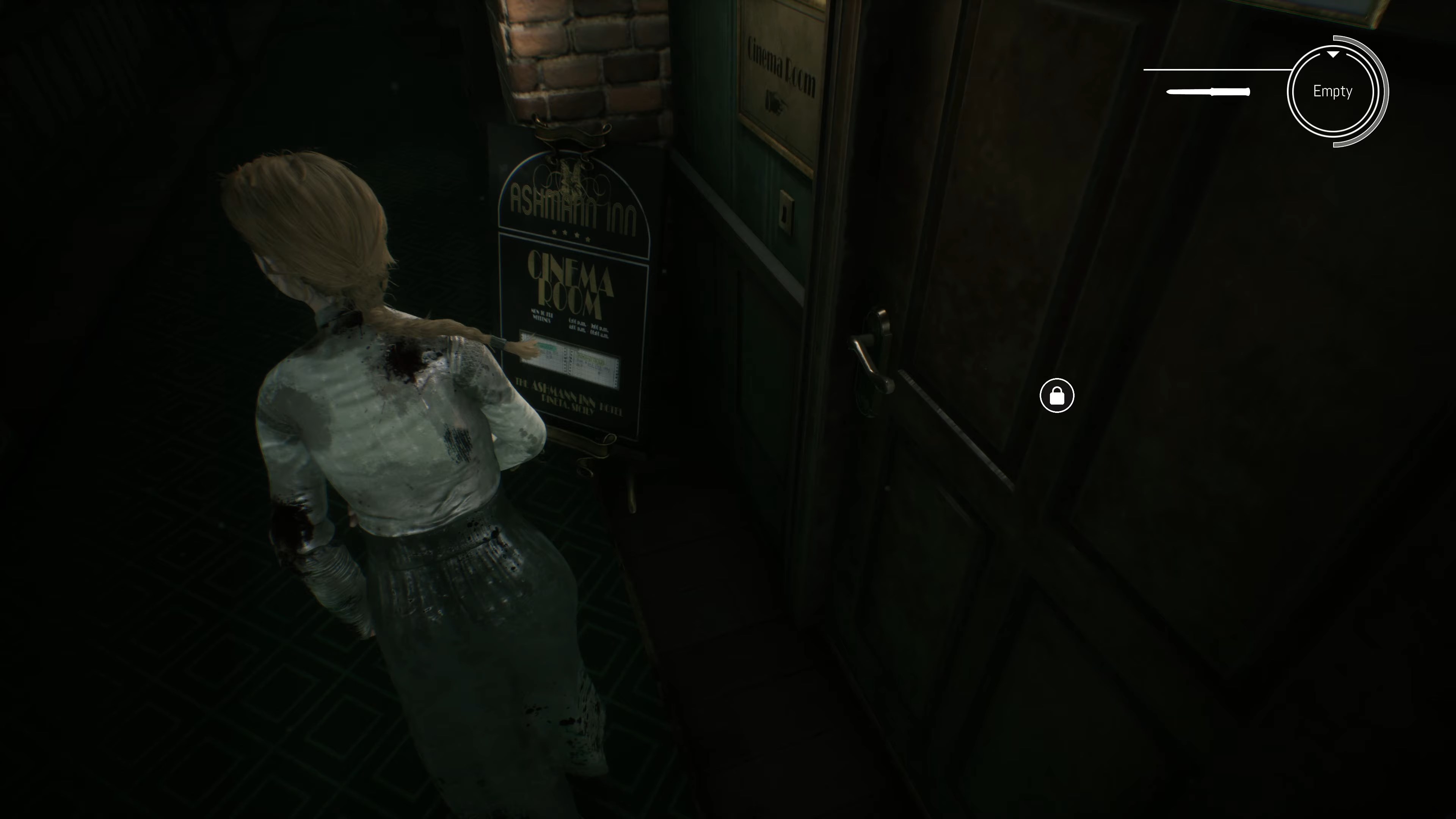Select the Empty equipment slot indicator
Image resolution: width=1456 pixels, height=819 pixels.
tap(1332, 91)
